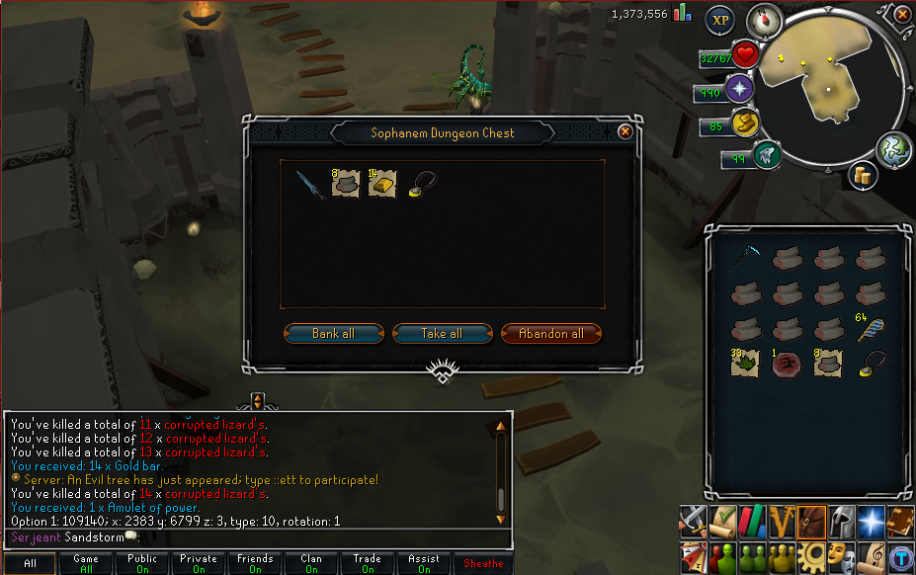Click the Sheathe button

(x=483, y=564)
